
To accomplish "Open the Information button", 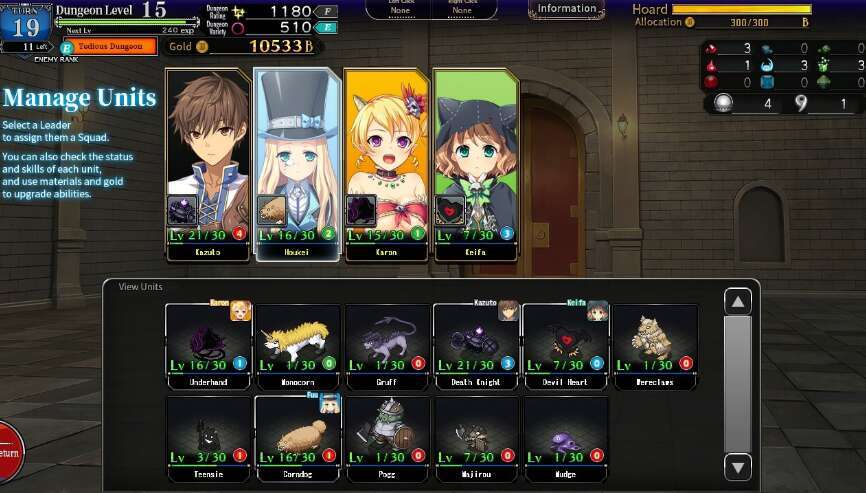I will pos(566,9).
